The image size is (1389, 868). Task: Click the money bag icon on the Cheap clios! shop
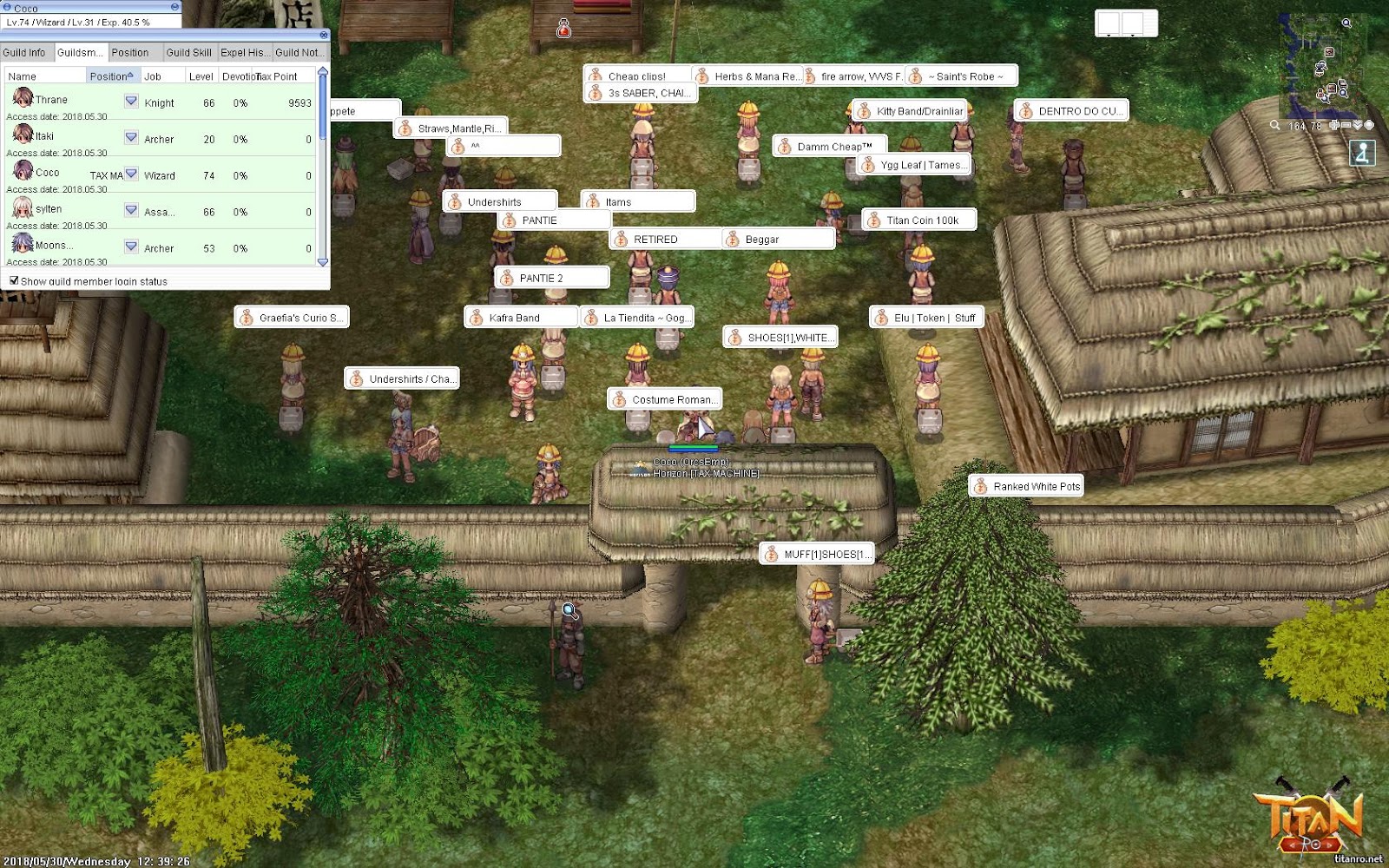[596, 75]
